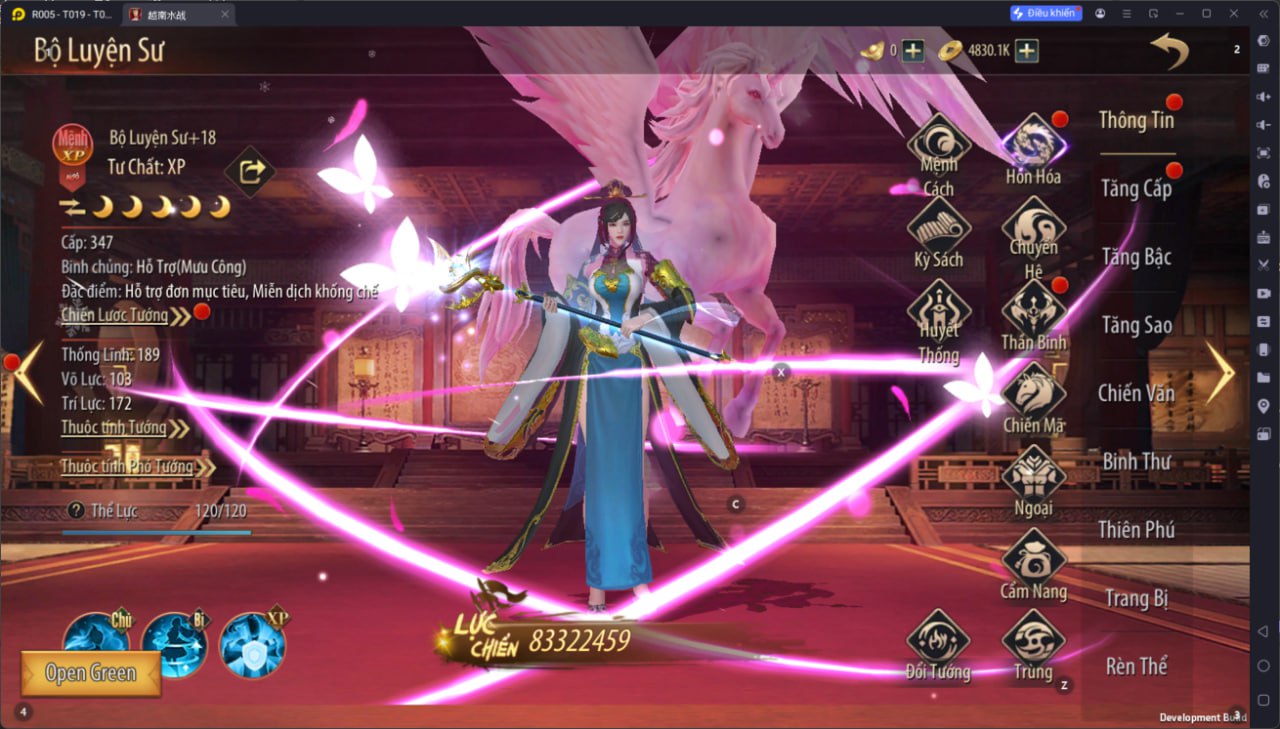Switch to the Thông Tin tab

1136,120
